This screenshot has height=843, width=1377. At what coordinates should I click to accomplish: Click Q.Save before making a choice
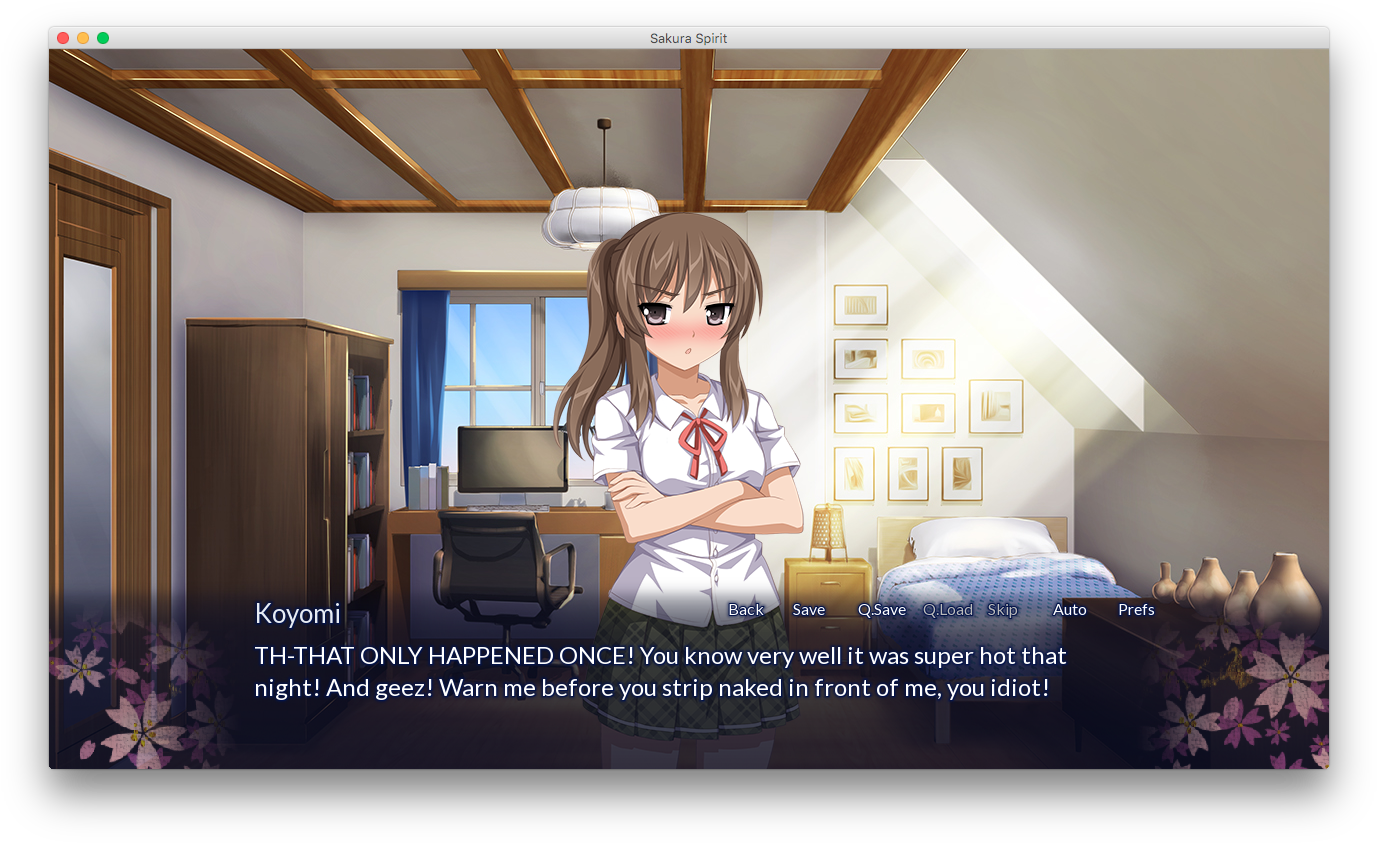coord(881,609)
